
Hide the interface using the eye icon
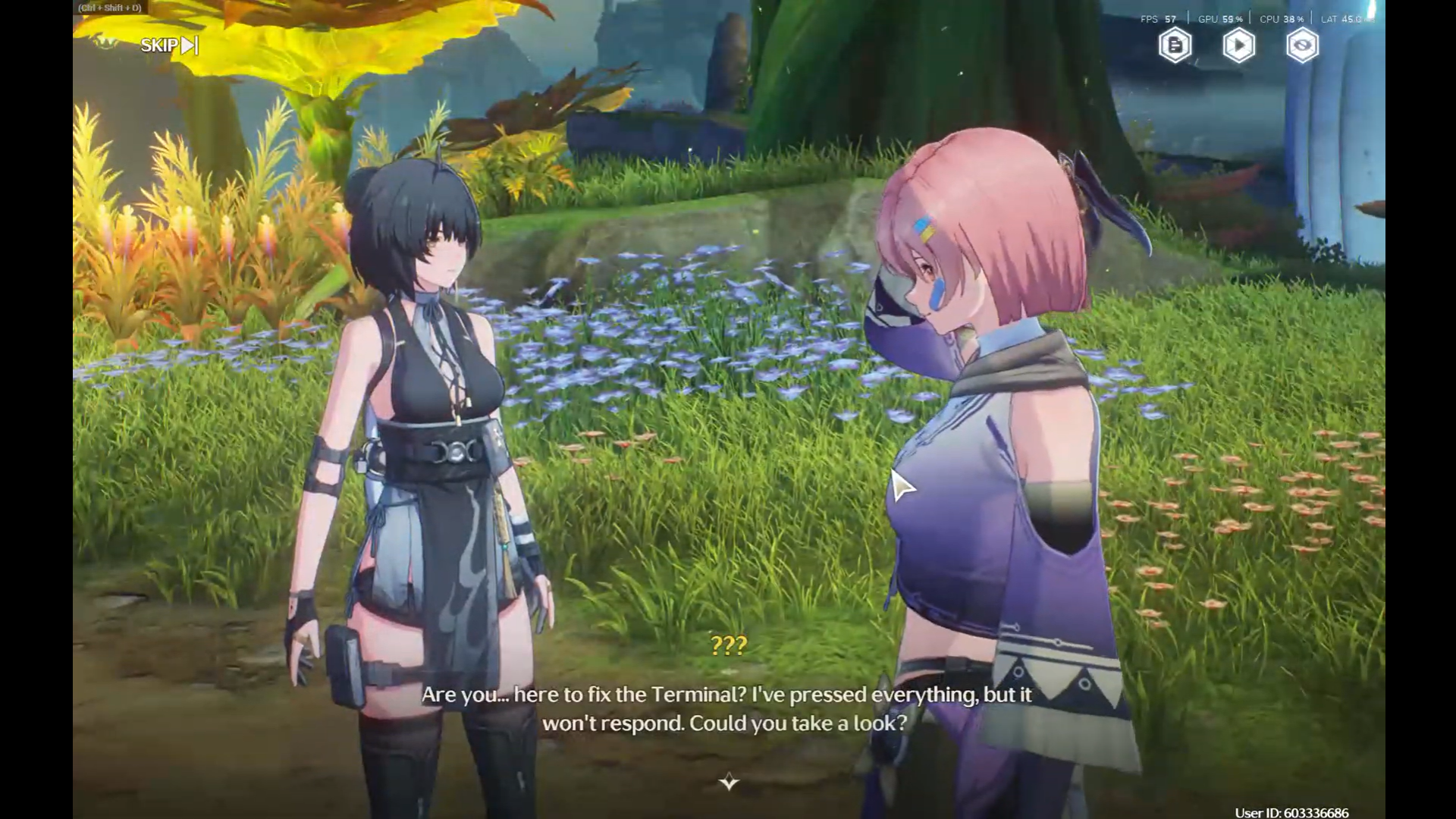(x=1302, y=45)
